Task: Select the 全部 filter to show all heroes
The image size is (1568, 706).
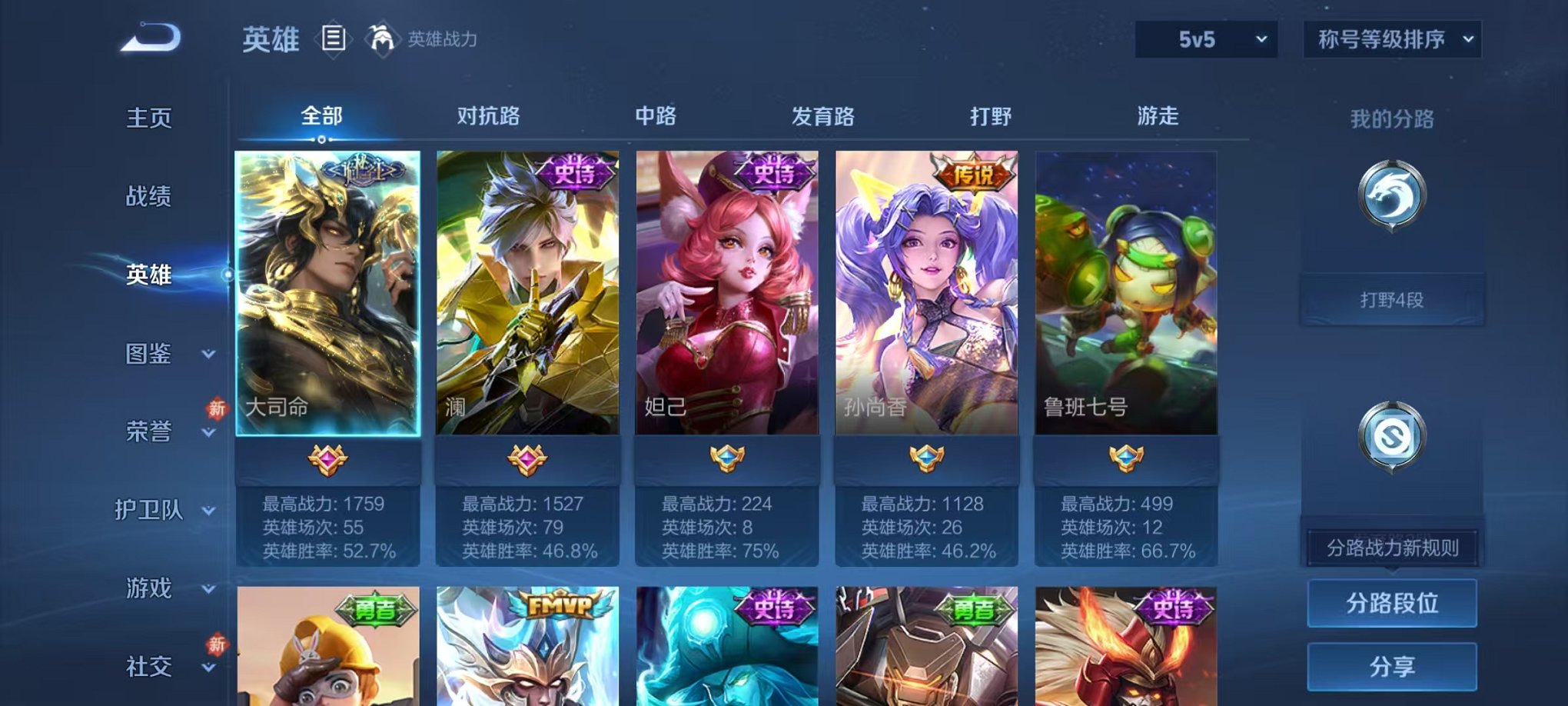Action: tap(322, 115)
